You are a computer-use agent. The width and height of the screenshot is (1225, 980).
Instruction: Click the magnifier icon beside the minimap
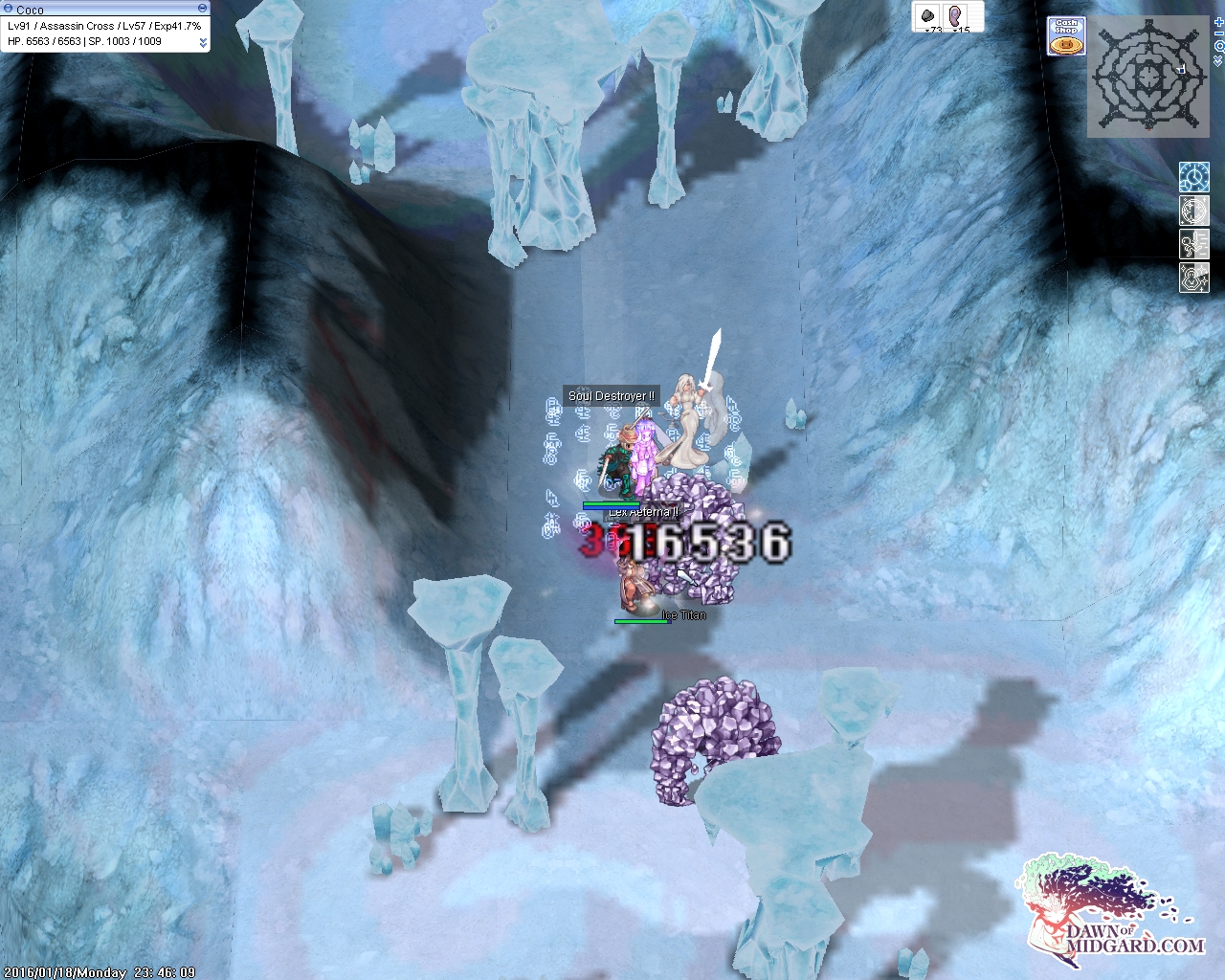1219,47
